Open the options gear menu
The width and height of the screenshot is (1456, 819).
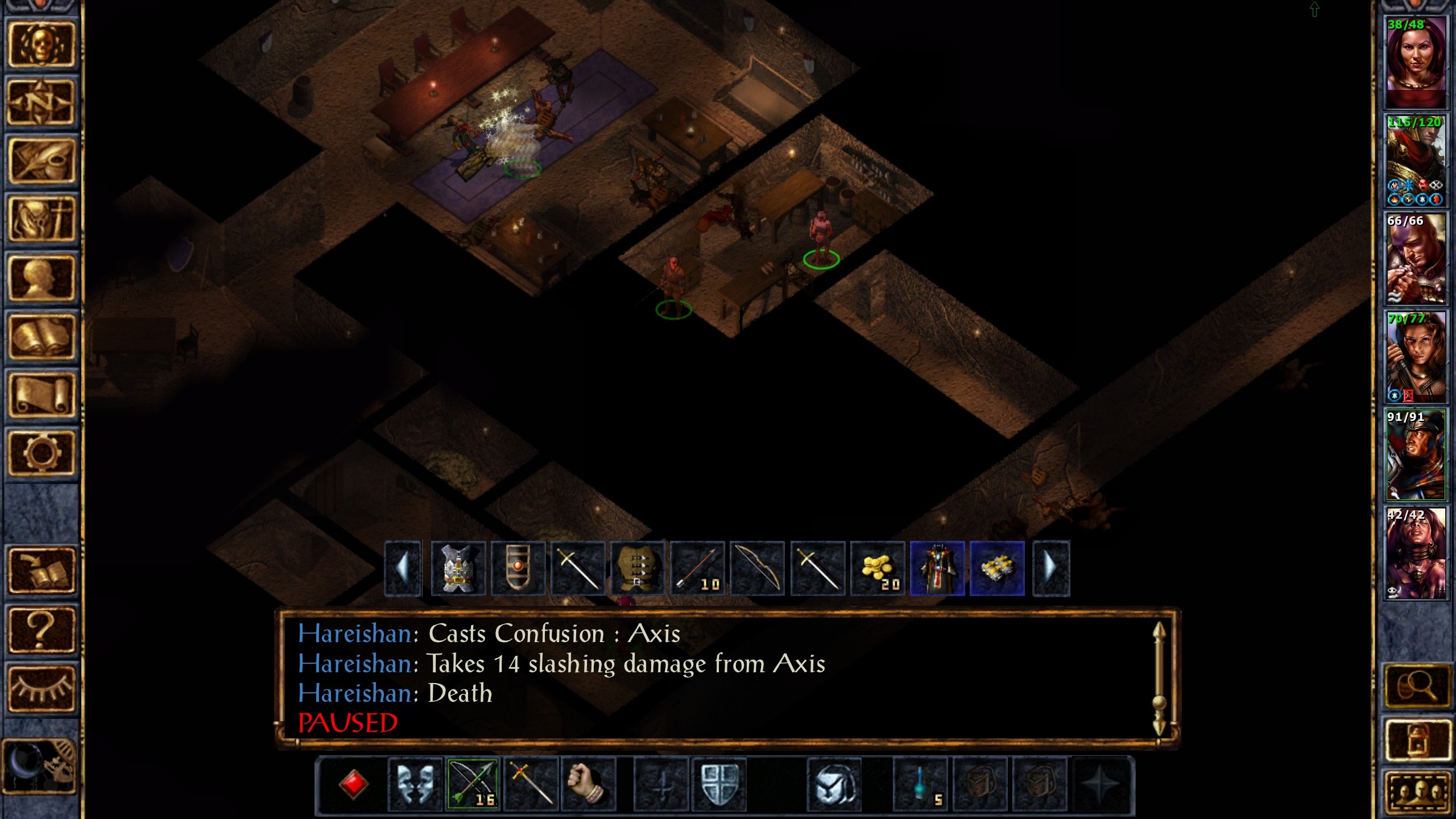pos(41,453)
